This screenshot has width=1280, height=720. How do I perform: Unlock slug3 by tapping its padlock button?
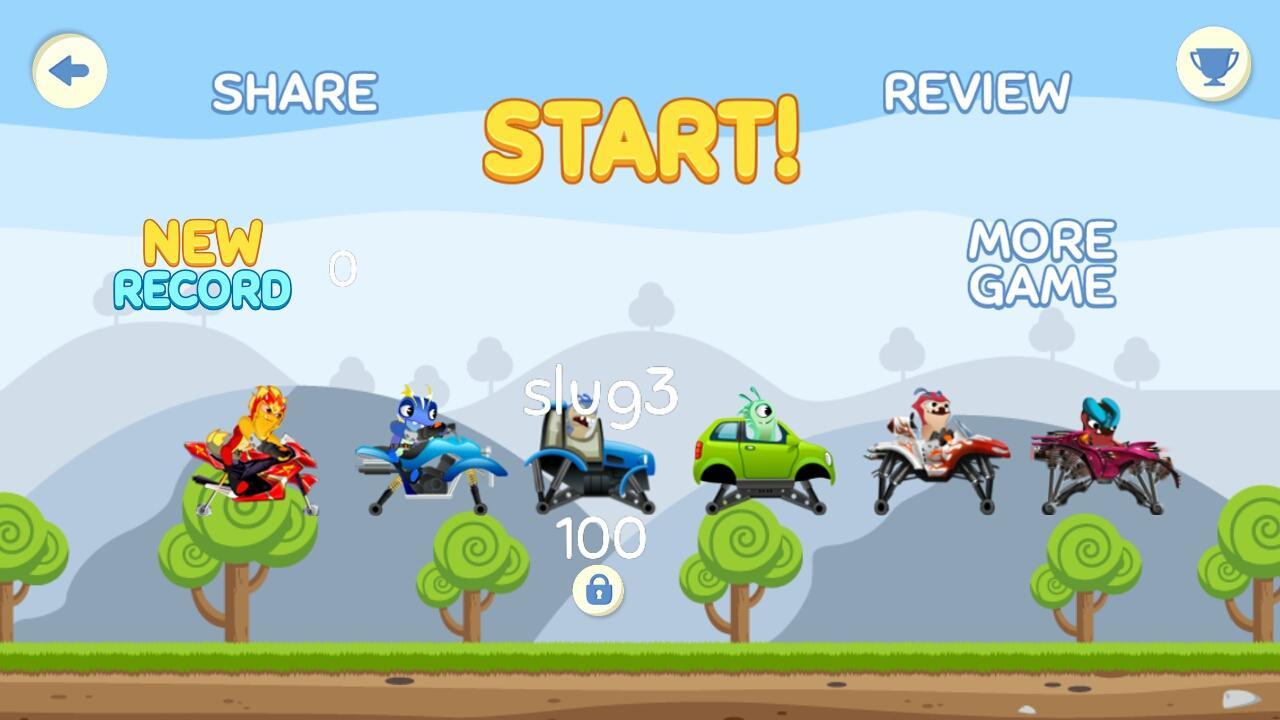point(597,592)
